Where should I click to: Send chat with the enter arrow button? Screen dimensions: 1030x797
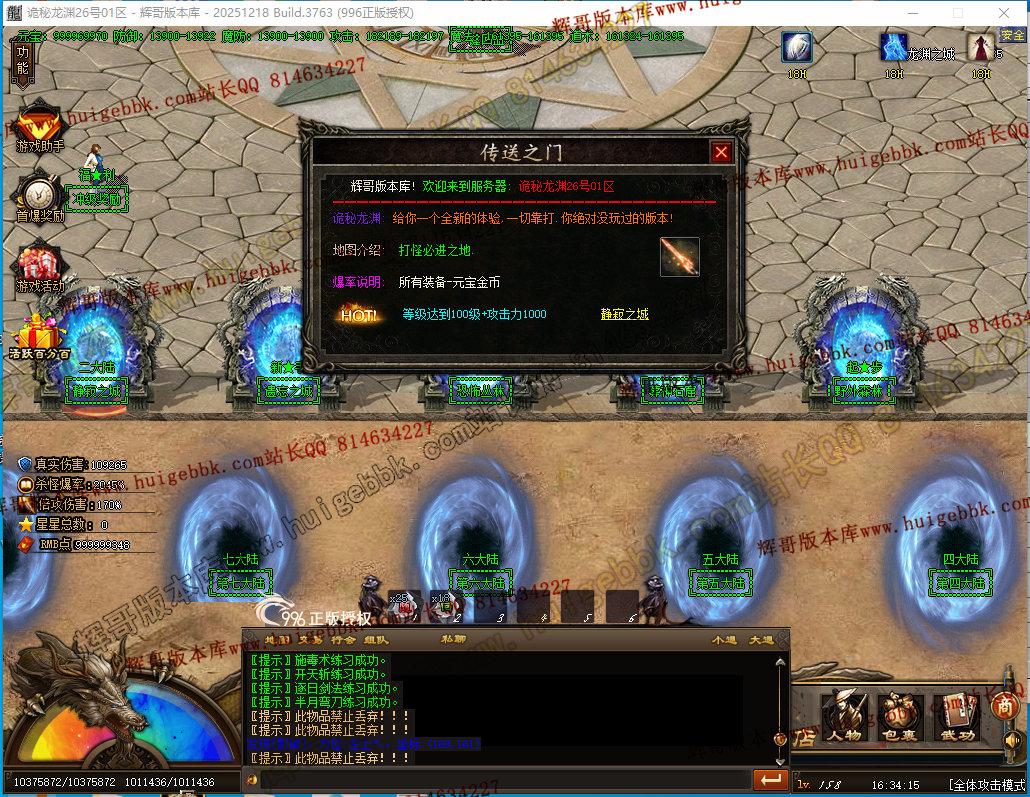pos(771,779)
